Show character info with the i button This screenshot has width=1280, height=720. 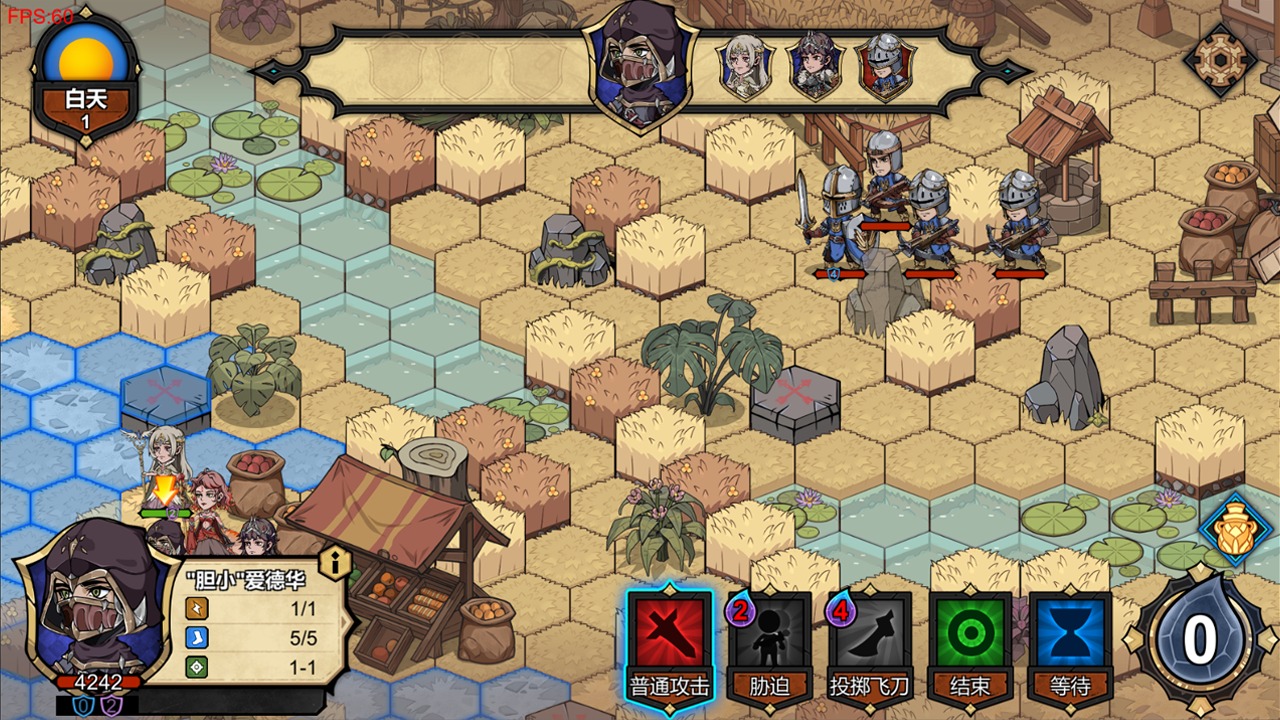point(335,563)
